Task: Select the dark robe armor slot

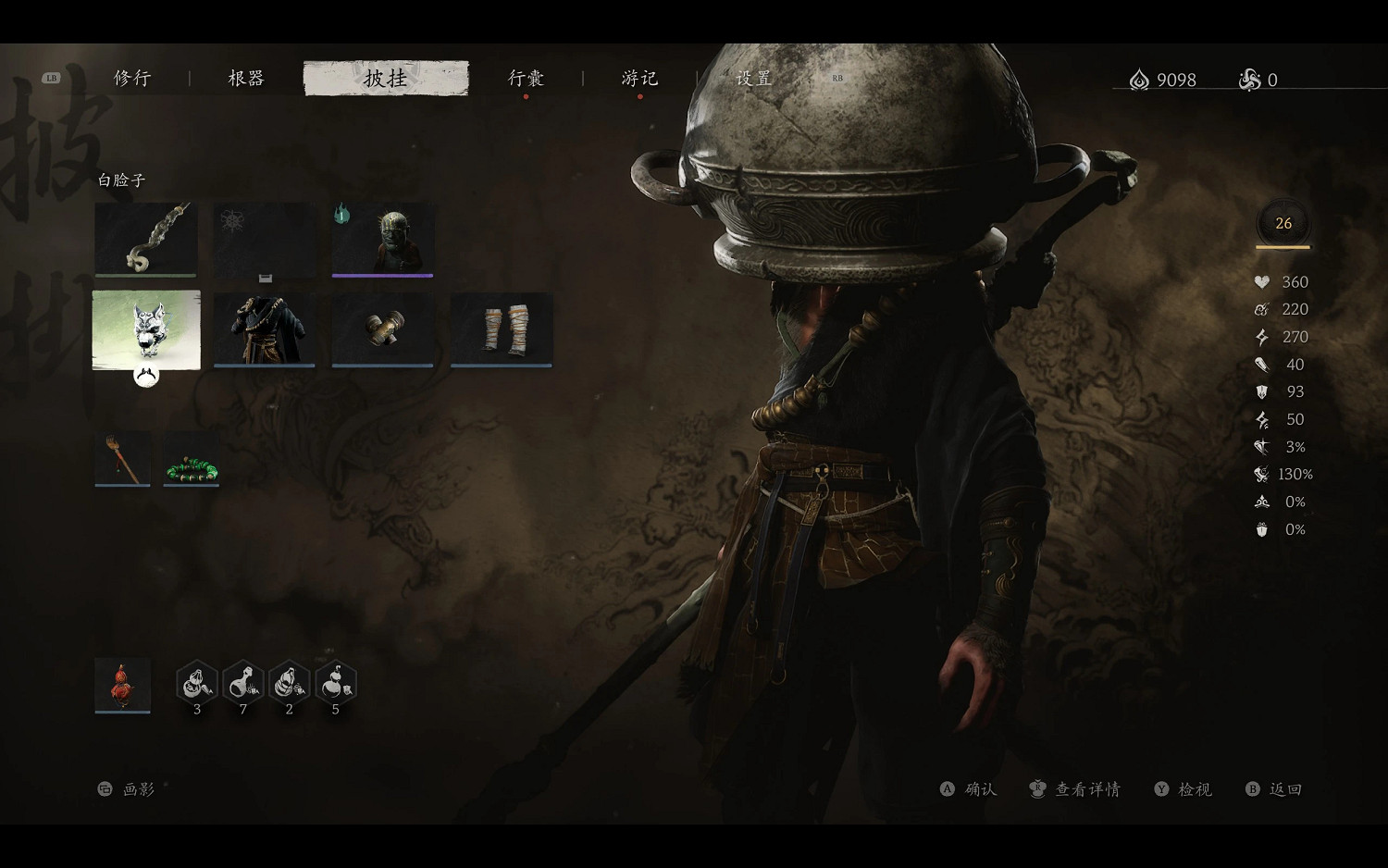Action: coord(265,329)
